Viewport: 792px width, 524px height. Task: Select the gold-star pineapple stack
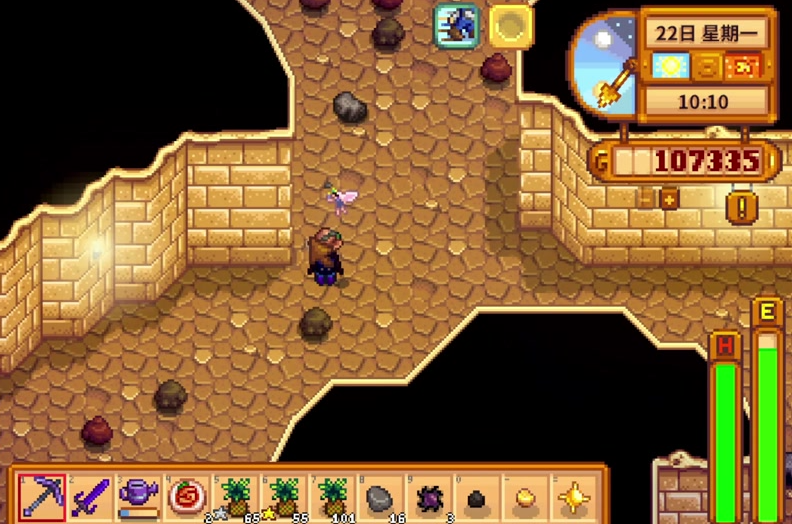pyautogui.click(x=284, y=495)
